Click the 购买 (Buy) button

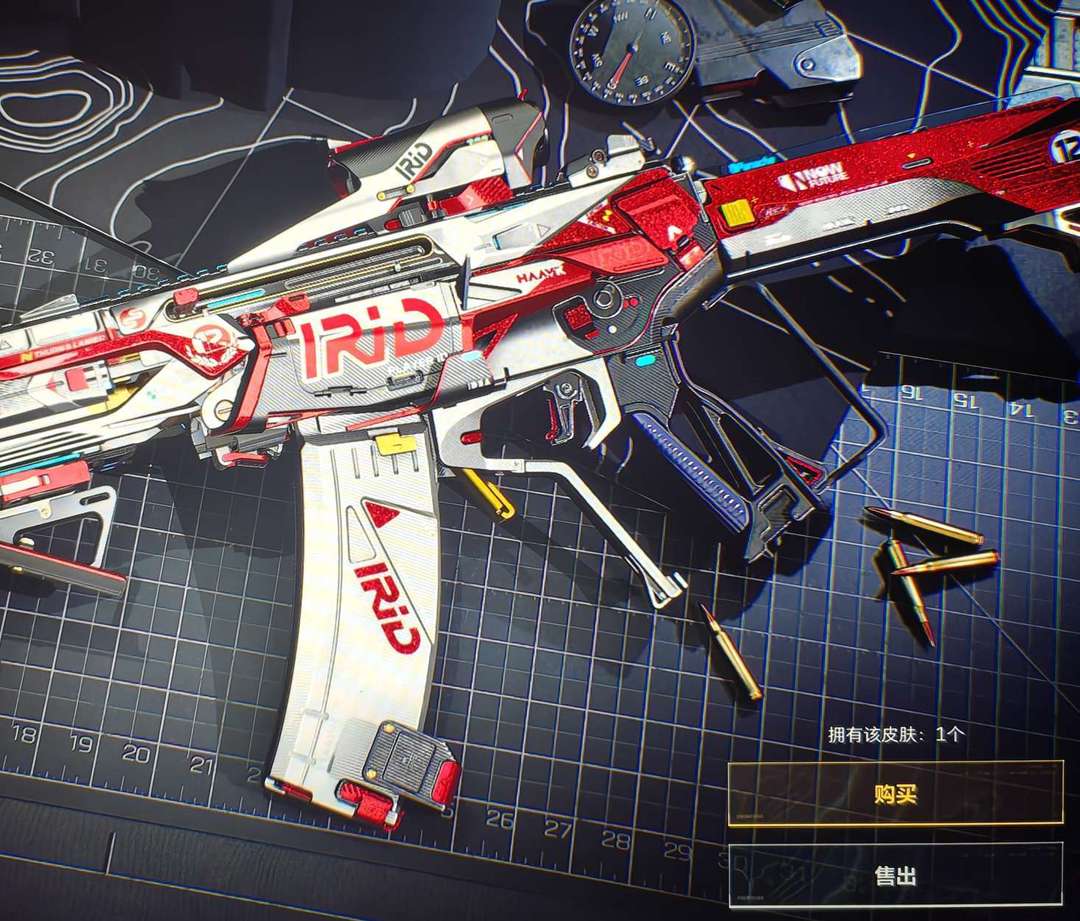point(895,794)
